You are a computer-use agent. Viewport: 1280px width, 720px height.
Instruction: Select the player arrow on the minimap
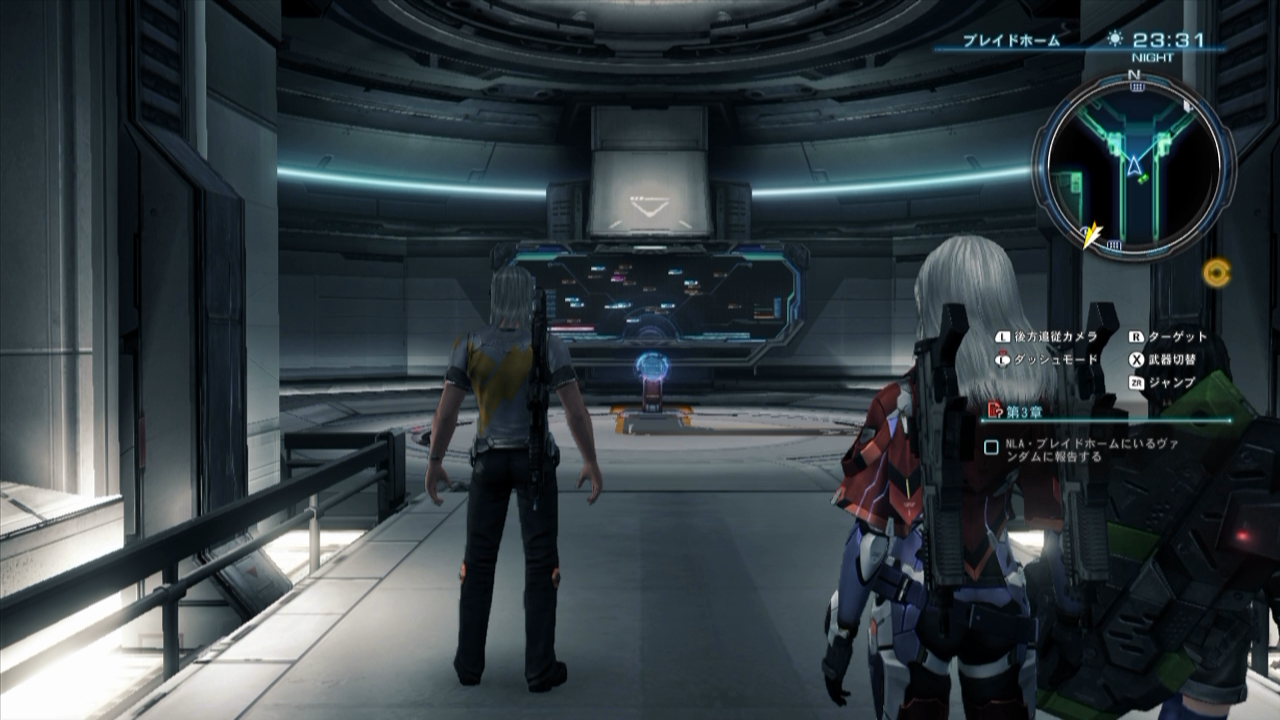pyautogui.click(x=1133, y=162)
